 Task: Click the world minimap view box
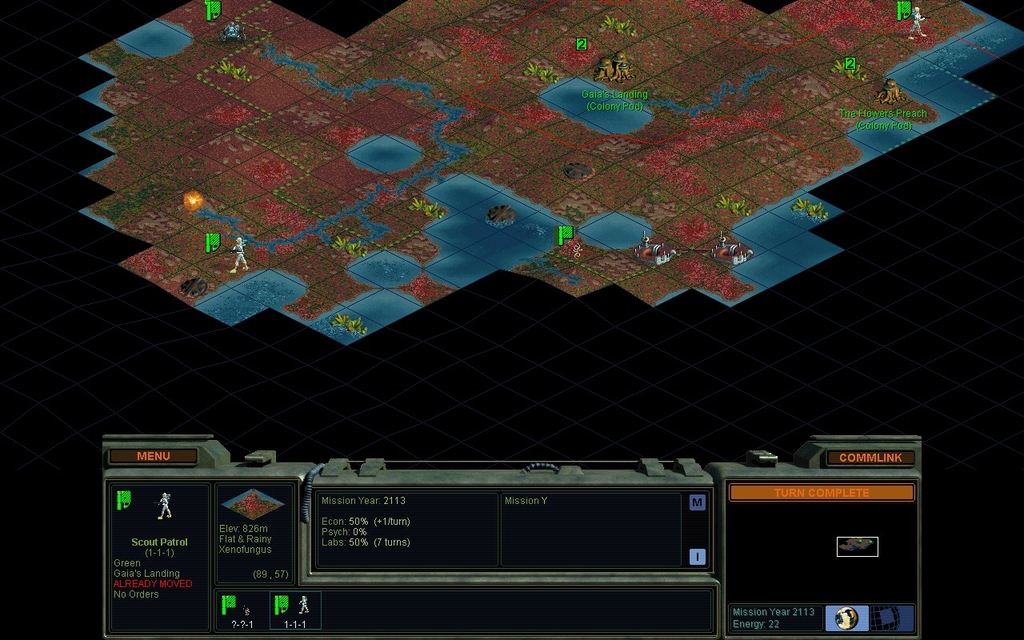[857, 546]
